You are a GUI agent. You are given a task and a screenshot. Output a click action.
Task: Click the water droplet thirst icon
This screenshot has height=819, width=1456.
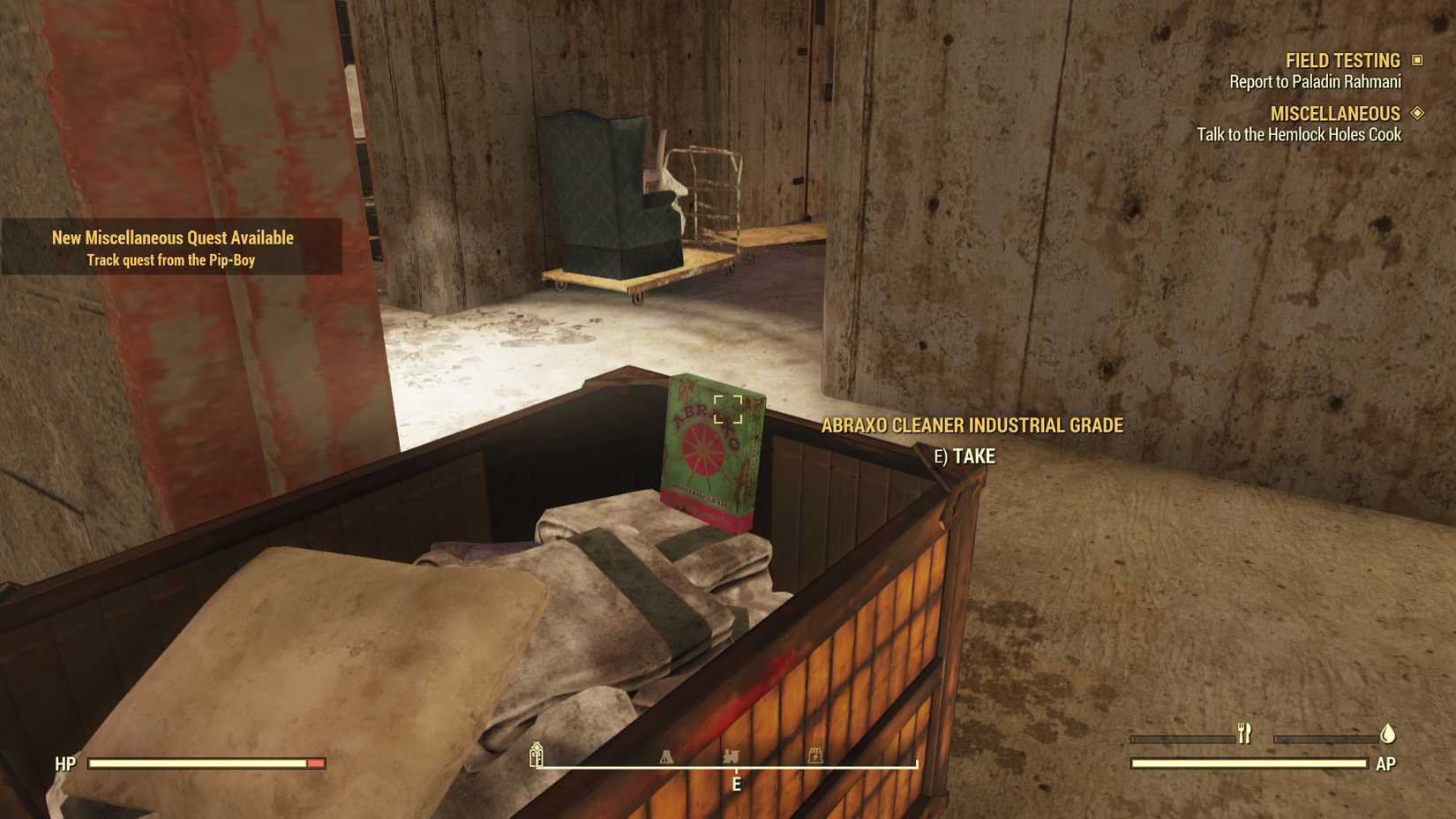pyautogui.click(x=1385, y=732)
